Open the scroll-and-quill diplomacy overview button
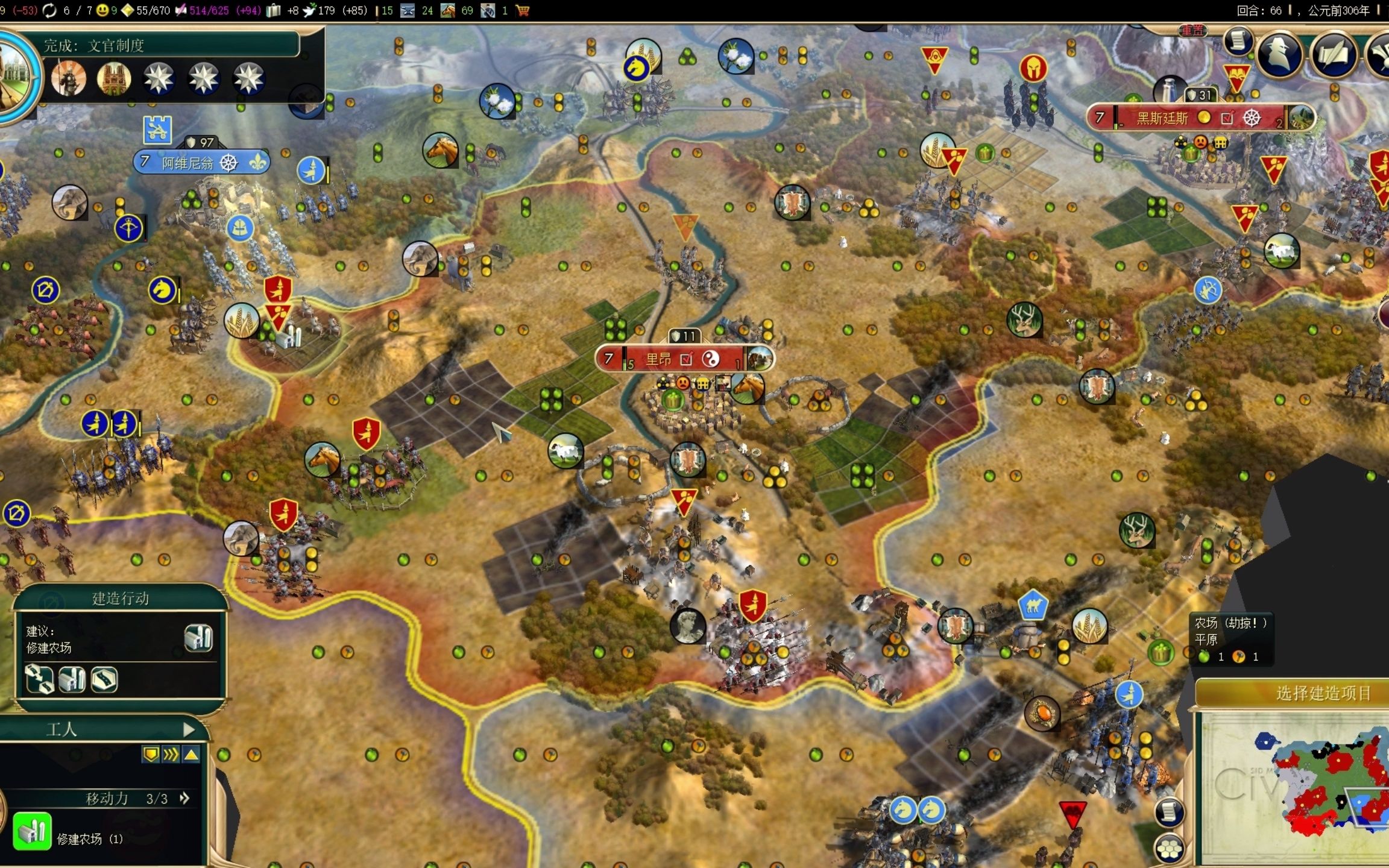Screen dimensions: 1389x868 pos(1333,55)
